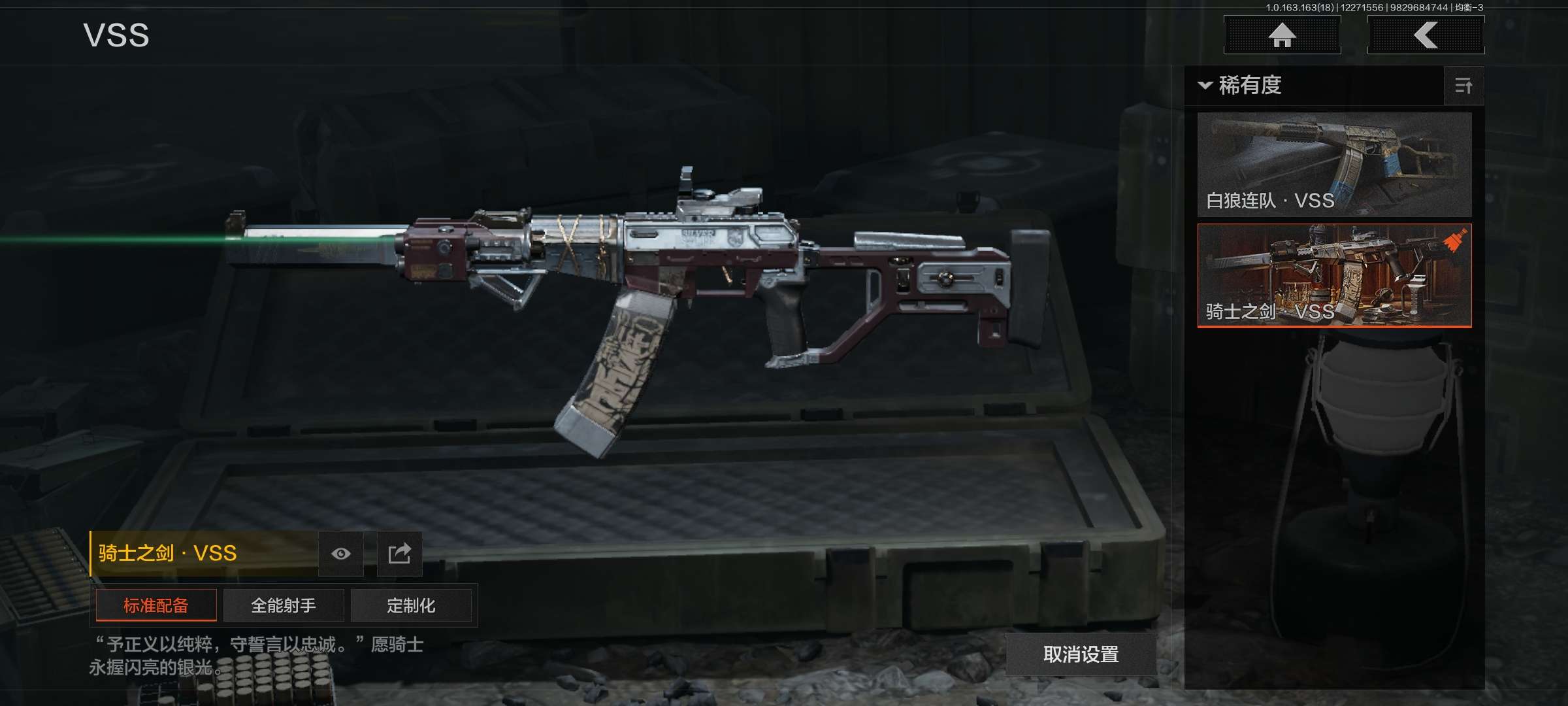
Task: Click the back arrow button
Action: [x=1426, y=35]
